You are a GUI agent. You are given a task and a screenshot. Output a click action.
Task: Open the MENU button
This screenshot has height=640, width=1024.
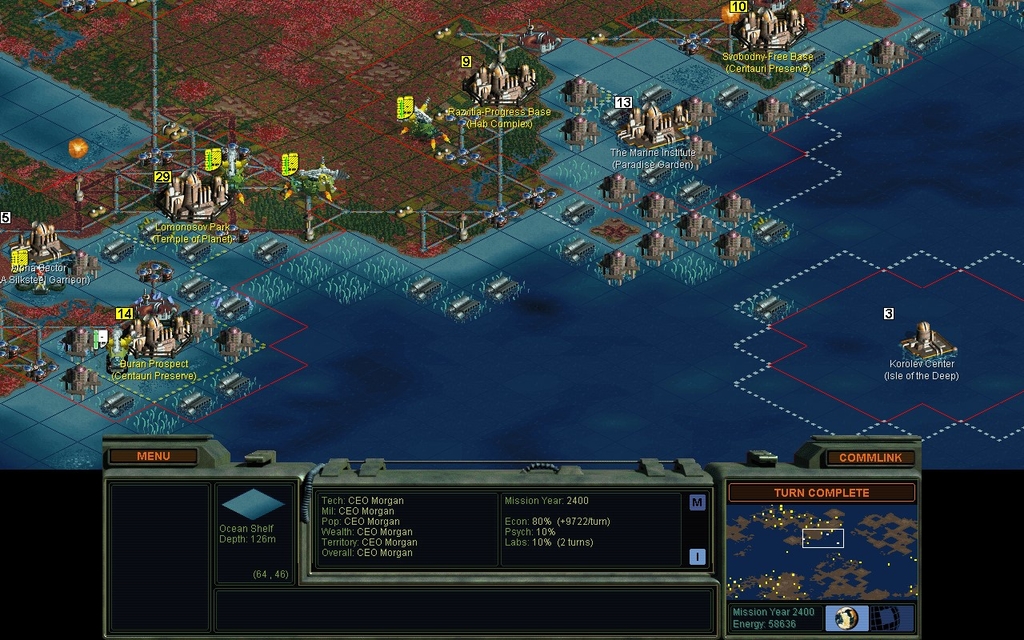(153, 456)
